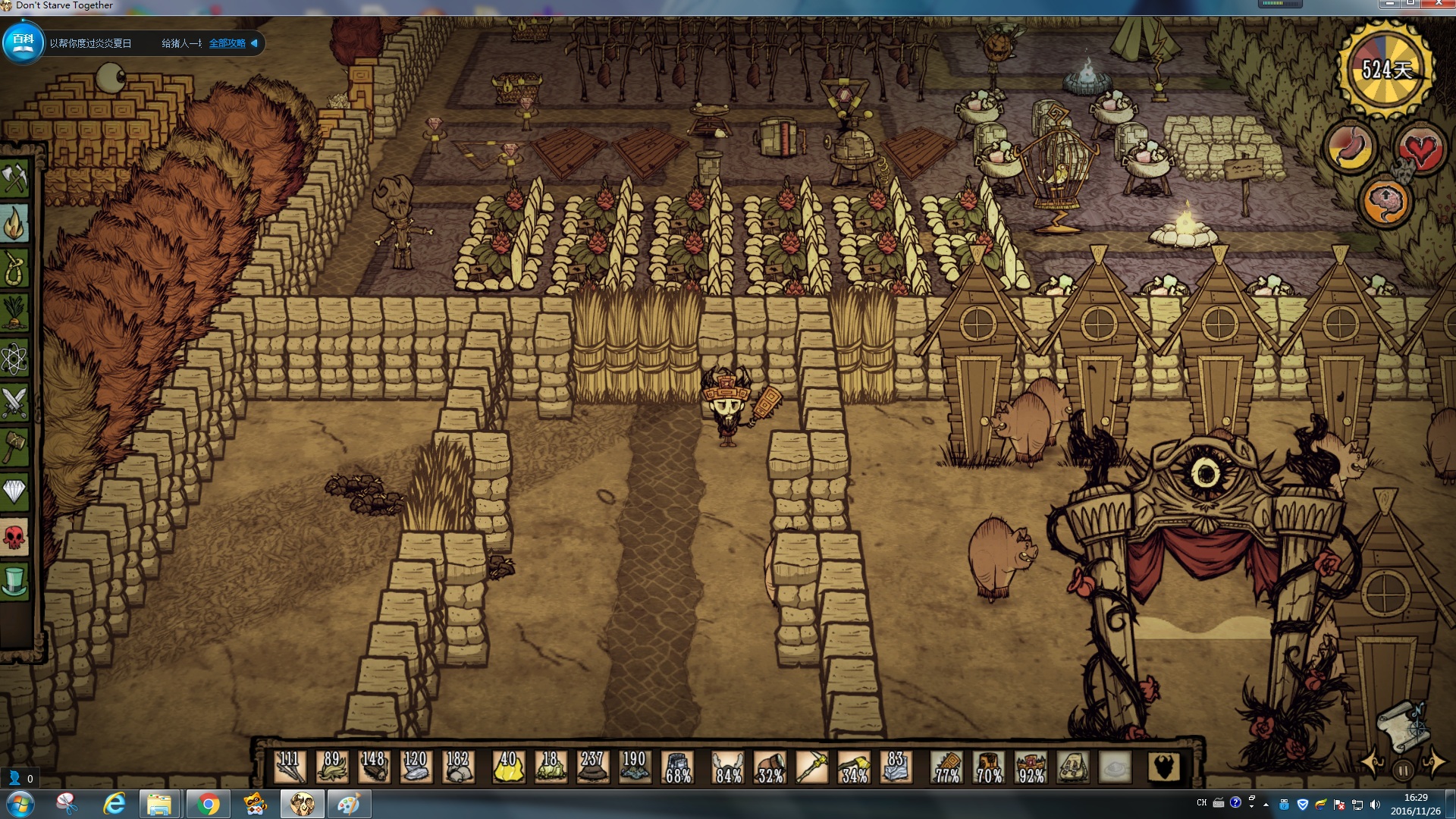
Task: Open the Dress green top hat tab
Action: 14,582
